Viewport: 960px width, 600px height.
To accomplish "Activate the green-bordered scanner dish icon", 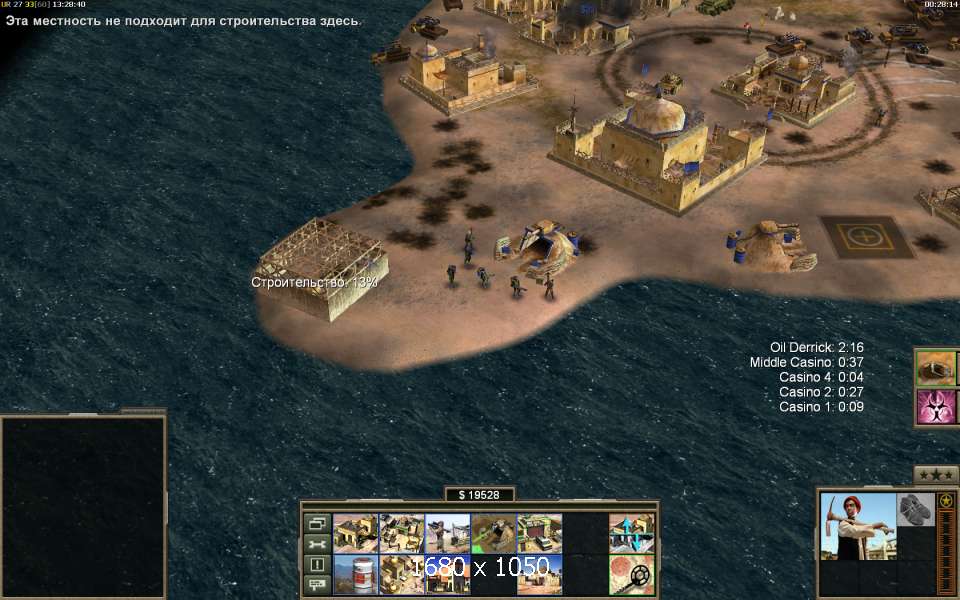I will (631, 575).
